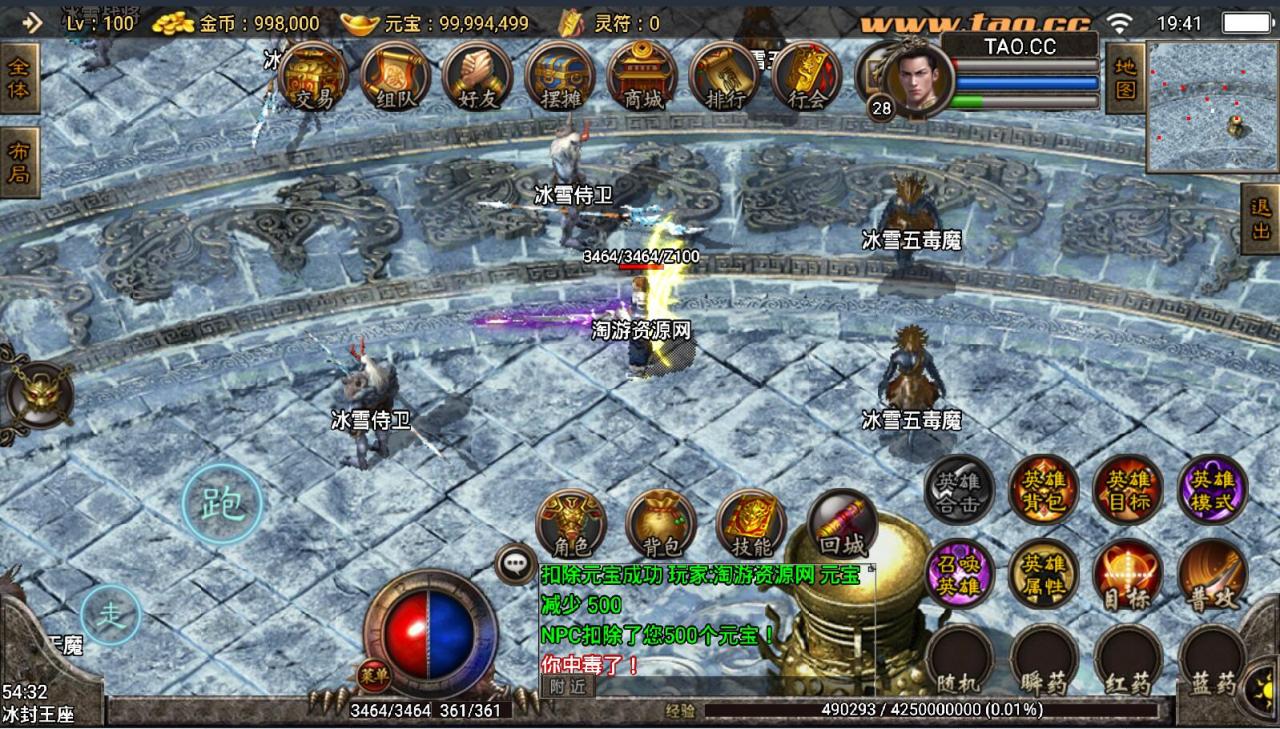Click the 退出 exit button
Screen dimensions: 1280x729
point(1260,219)
